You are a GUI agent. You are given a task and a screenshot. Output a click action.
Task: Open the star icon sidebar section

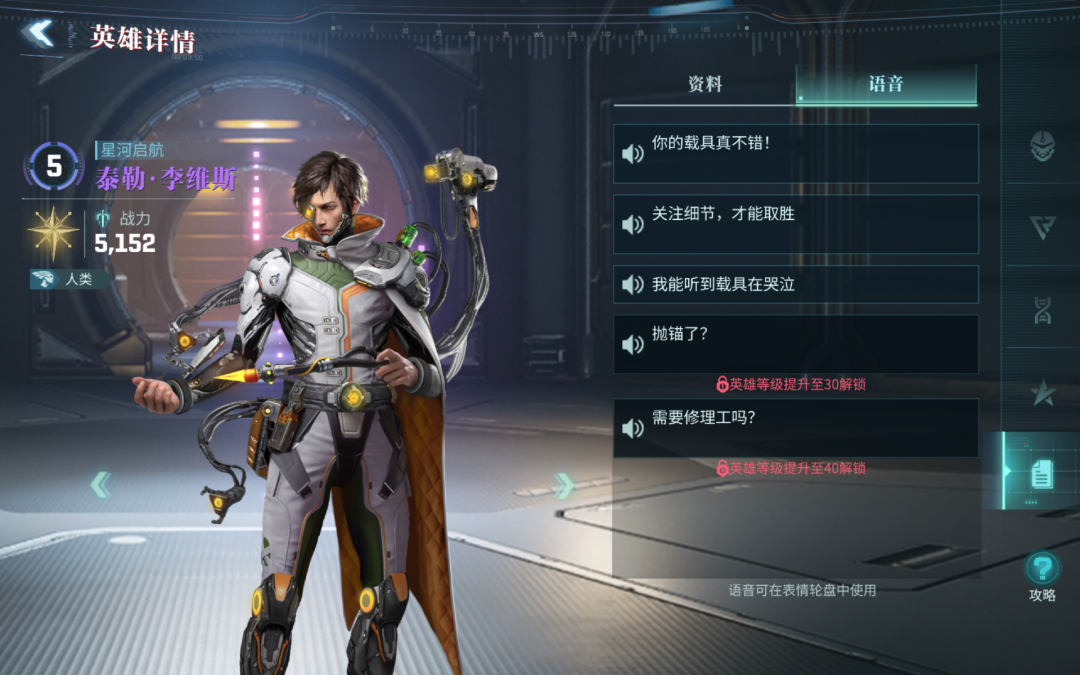[x=1042, y=392]
